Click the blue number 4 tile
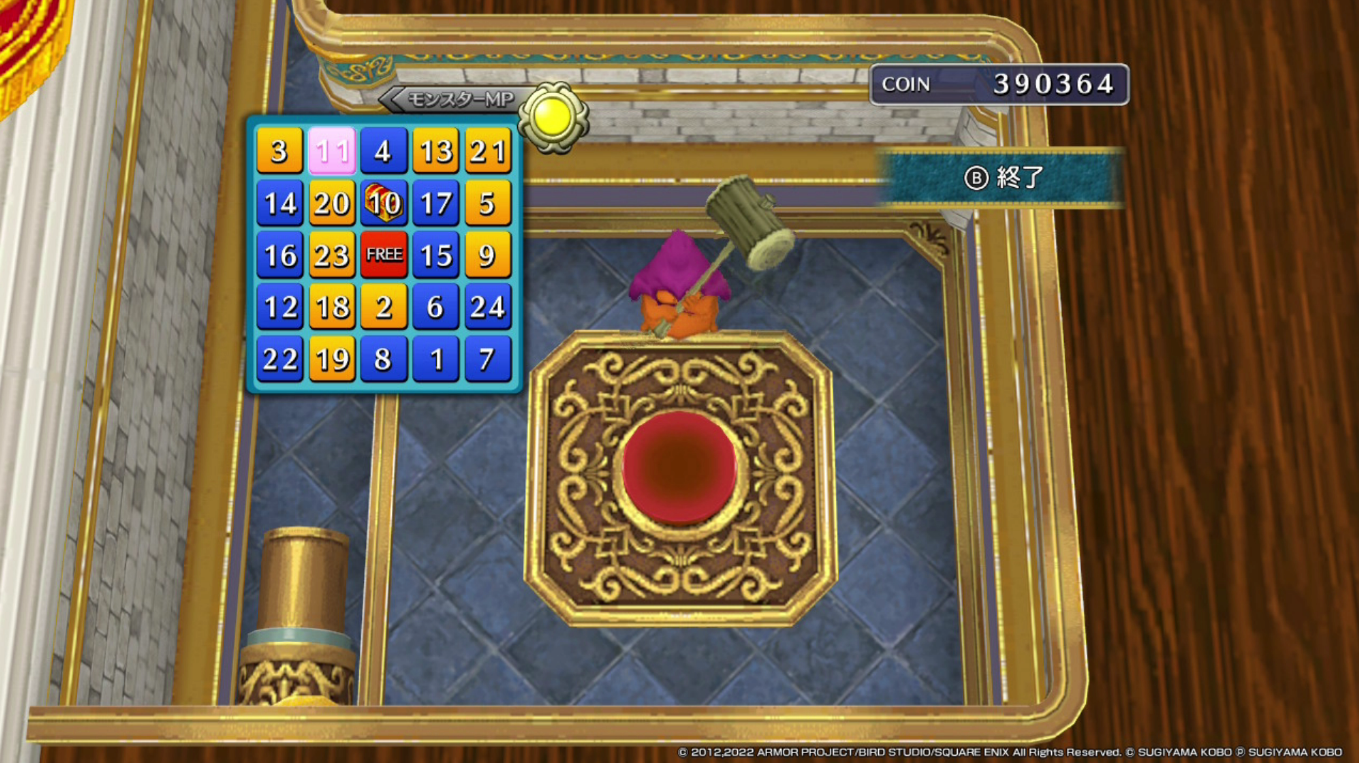Image resolution: width=1359 pixels, height=763 pixels. 383,151
